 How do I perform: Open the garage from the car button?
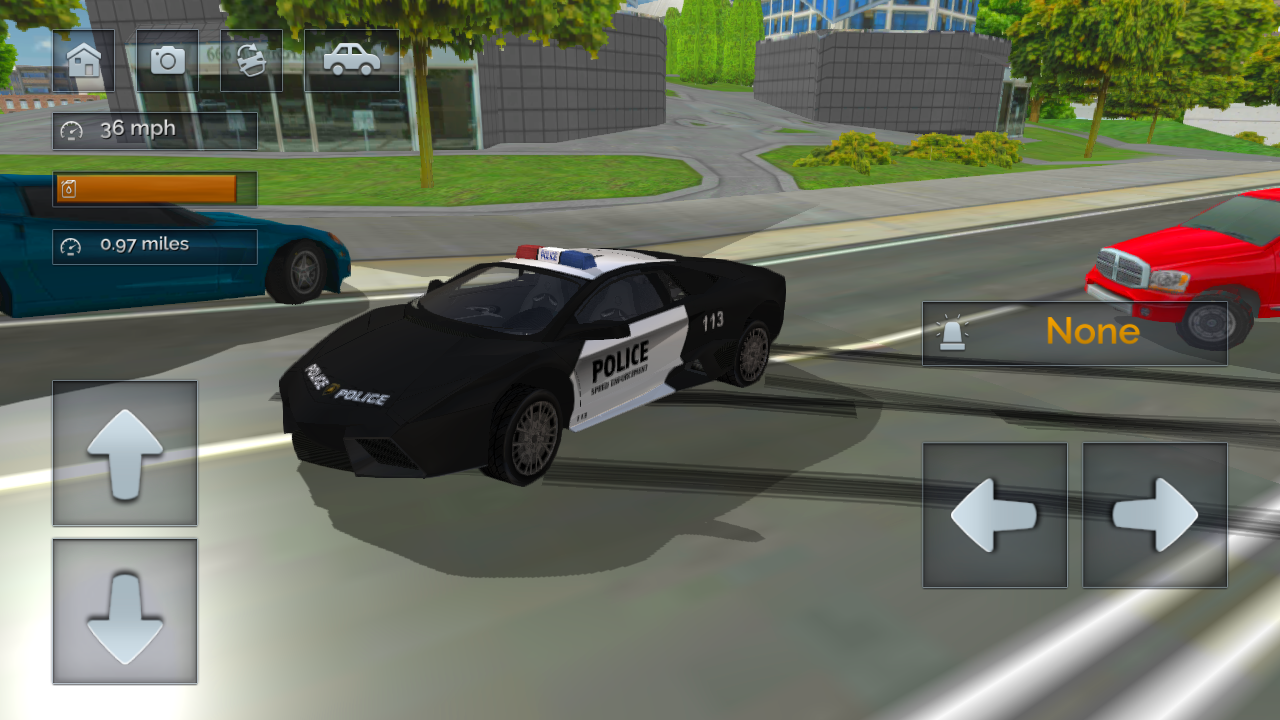click(350, 60)
